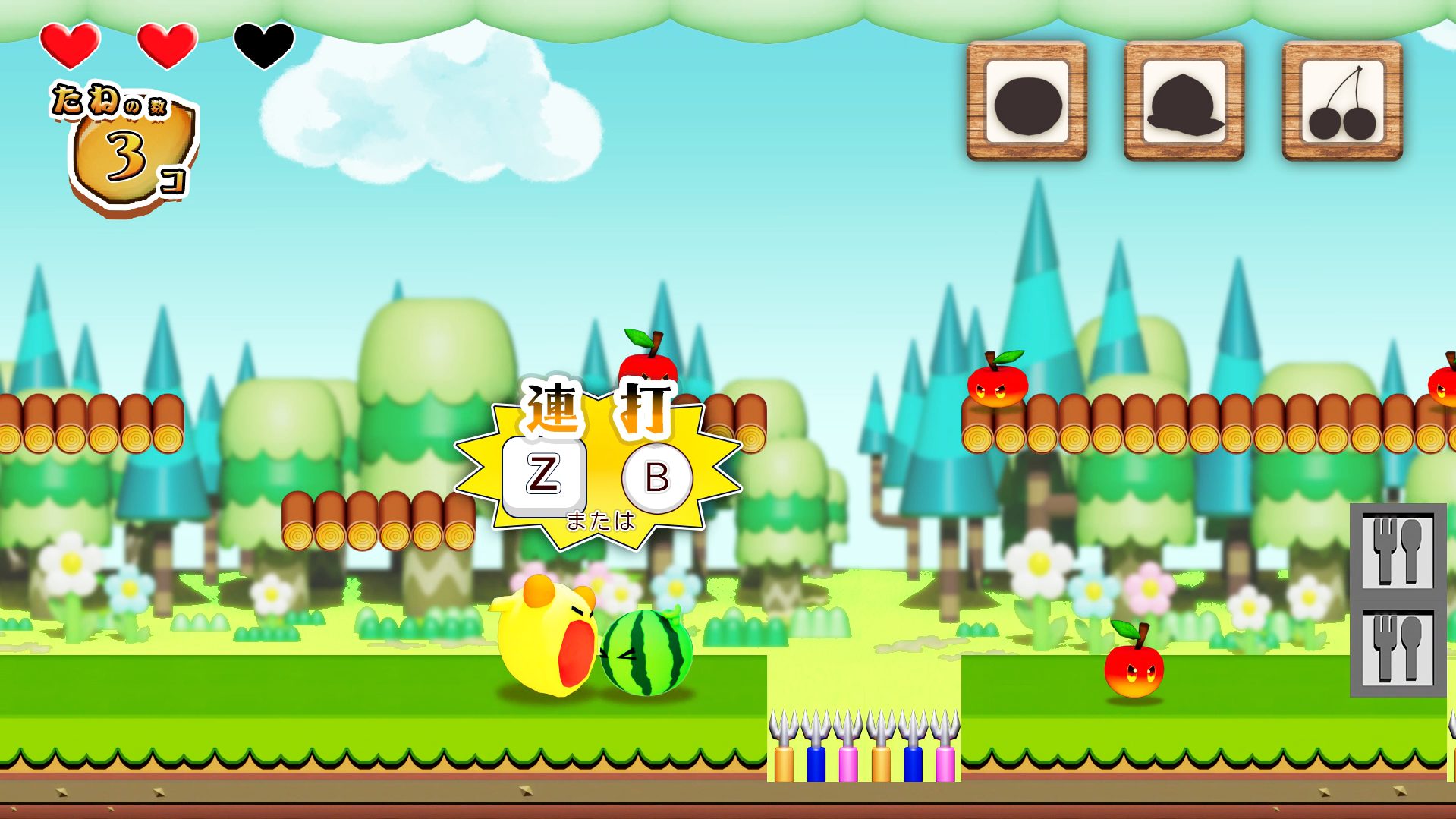Image resolution: width=1456 pixels, height=819 pixels.
Task: Click the round fruit silhouette slot
Action: (1027, 102)
